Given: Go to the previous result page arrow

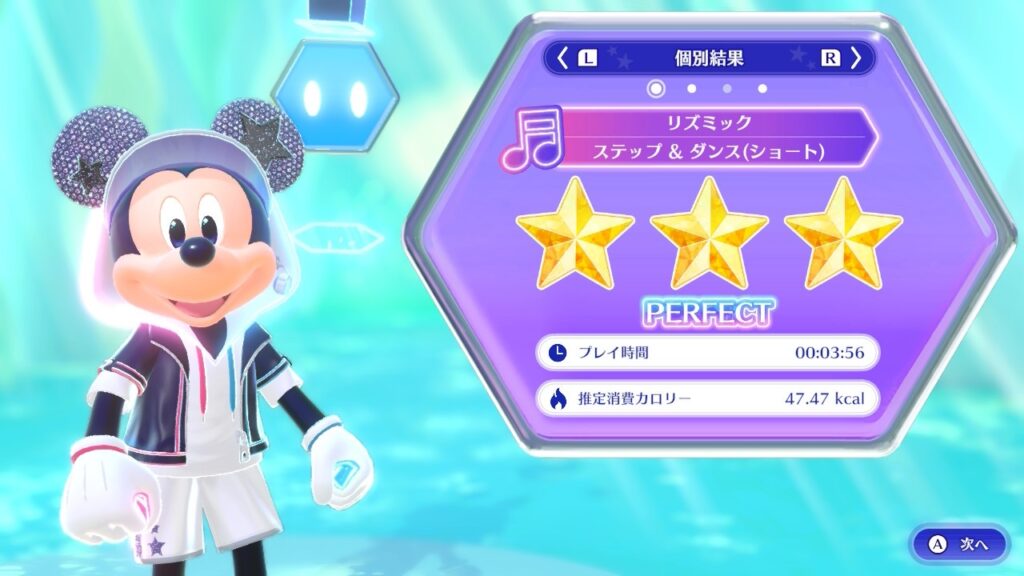Looking at the screenshot, I should [563, 58].
